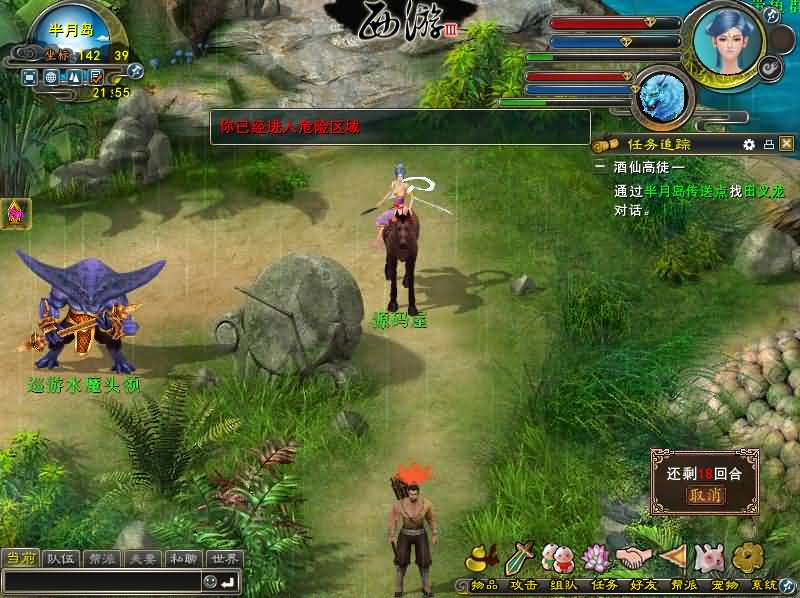800x598 pixels.
Task: Open the 帮派 (guild) flag icon
Action: 670,557
